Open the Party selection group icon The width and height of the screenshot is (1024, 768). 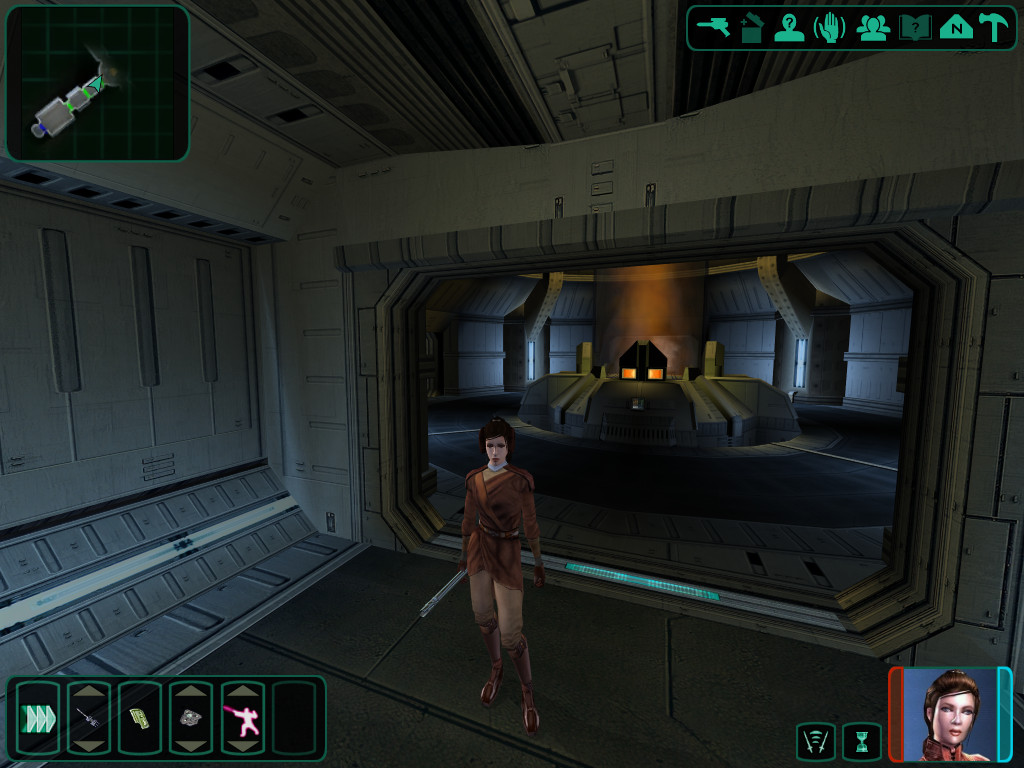873,27
